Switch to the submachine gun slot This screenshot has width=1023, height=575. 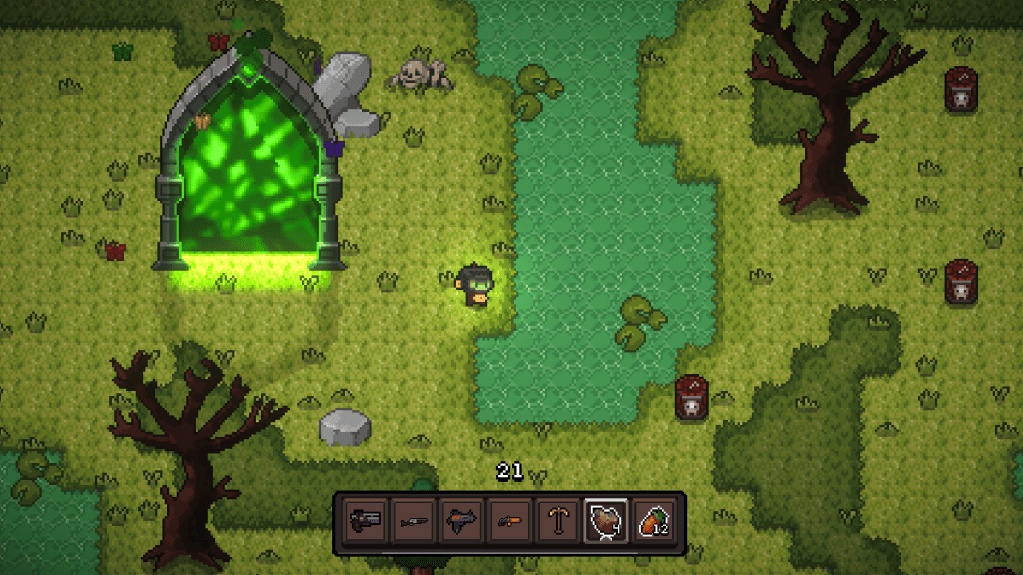pyautogui.click(x=461, y=521)
